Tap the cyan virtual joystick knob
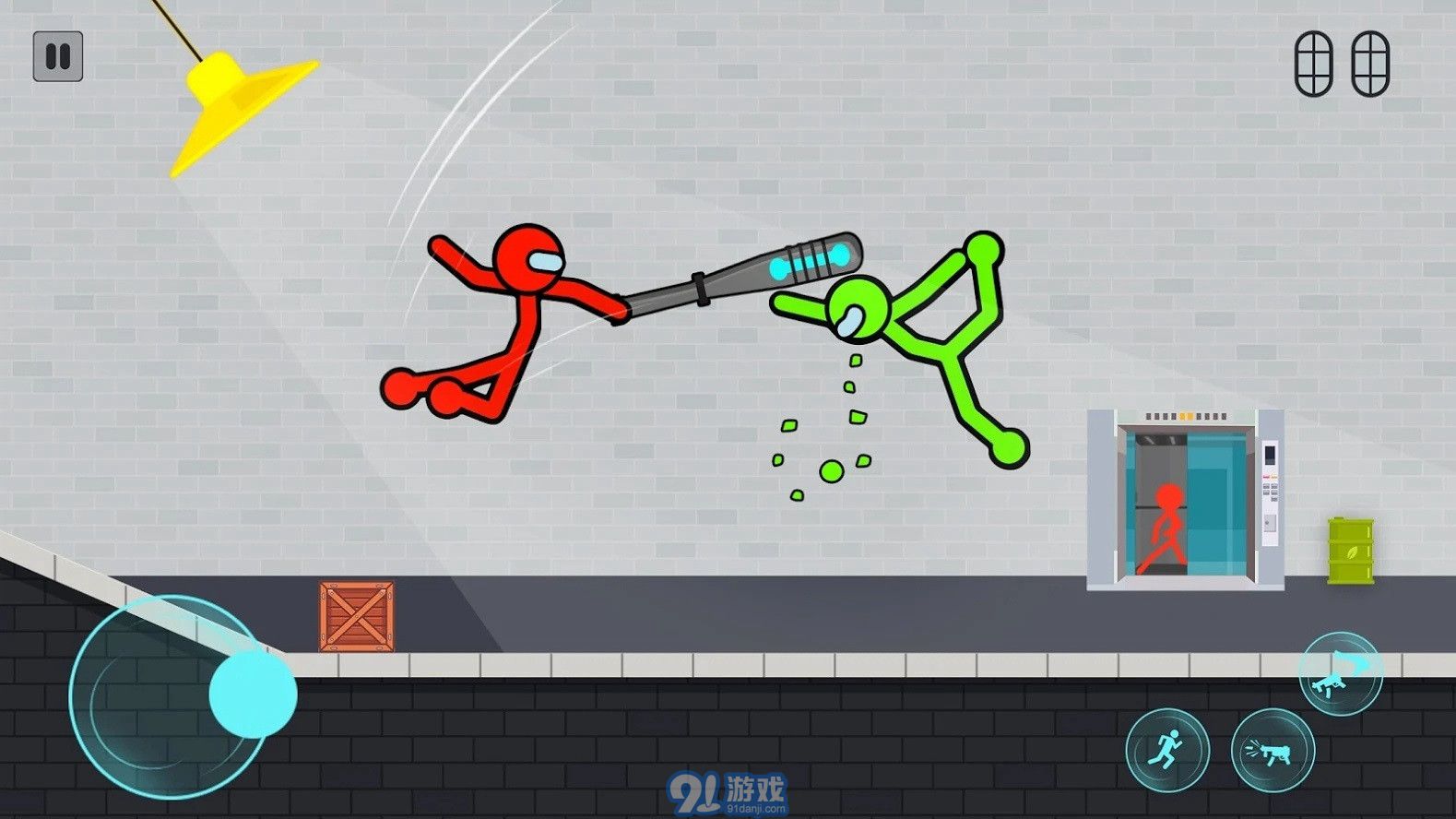This screenshot has height=819, width=1456. 252,694
